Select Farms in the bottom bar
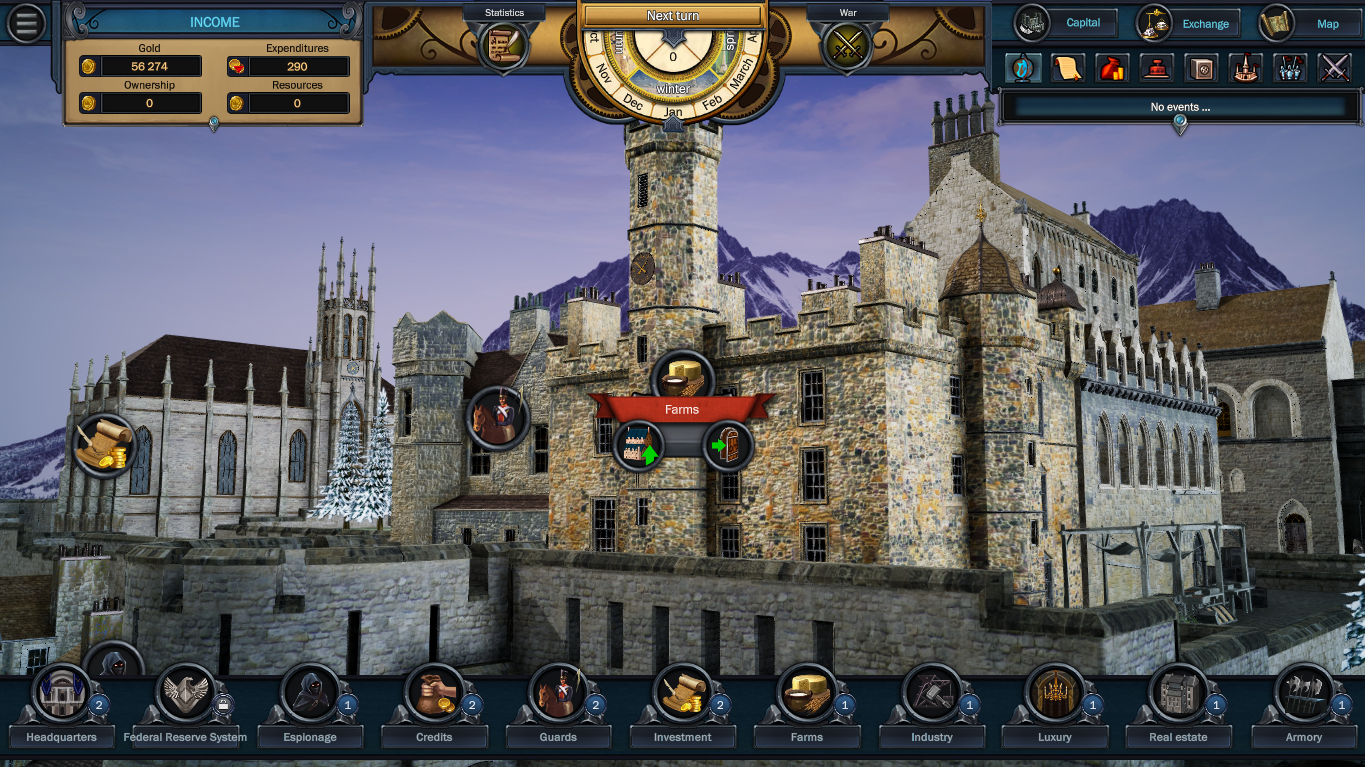 coord(806,693)
